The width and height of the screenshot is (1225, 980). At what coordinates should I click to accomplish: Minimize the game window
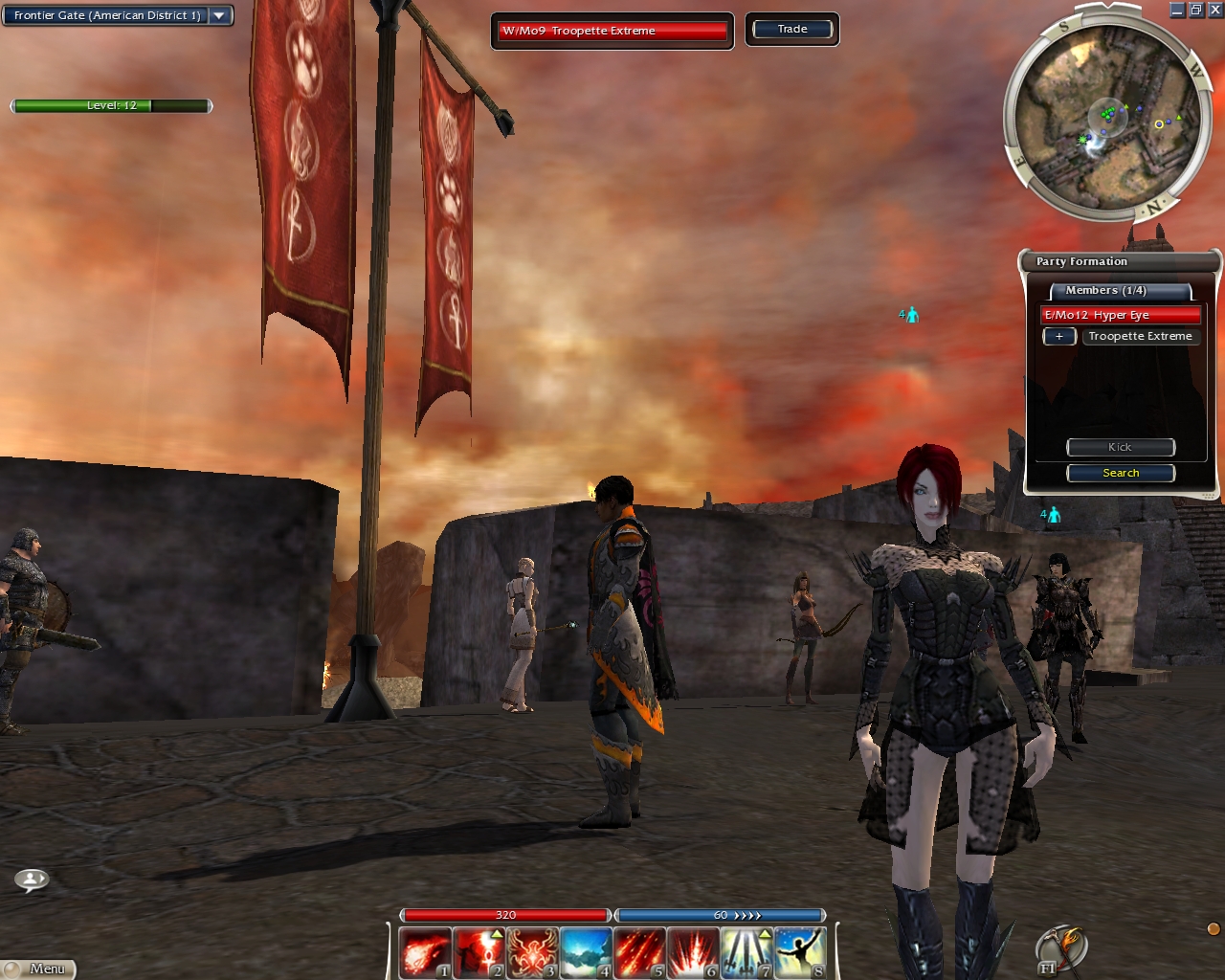pos(1177,10)
